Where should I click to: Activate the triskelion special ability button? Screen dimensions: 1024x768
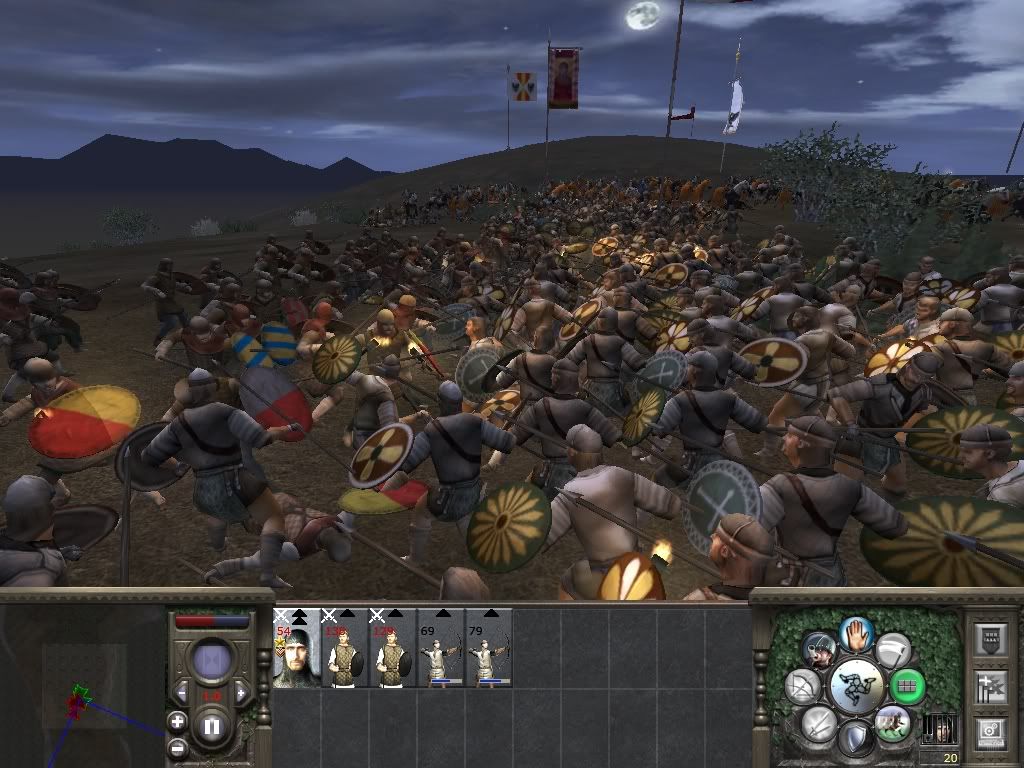click(856, 687)
